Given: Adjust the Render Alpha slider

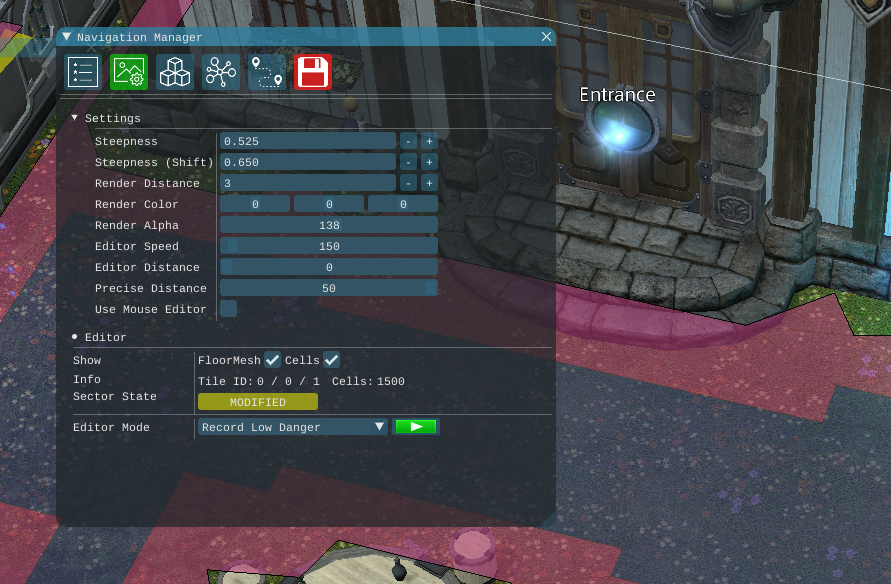Looking at the screenshot, I should pyautogui.click(x=329, y=225).
